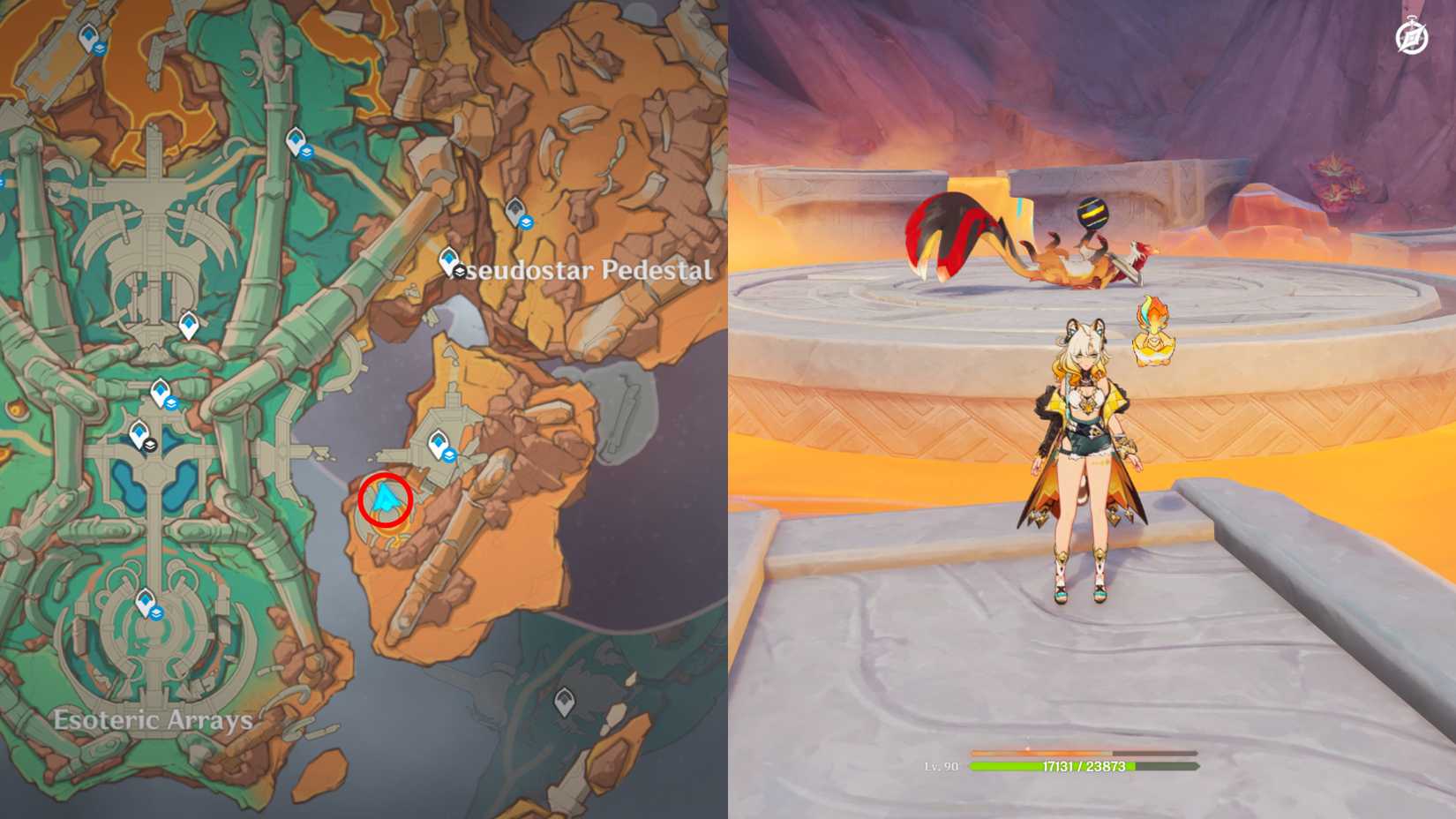Click the 17131 / 23873 HP readout
This screenshot has height=819, width=1456.
pos(1085,768)
